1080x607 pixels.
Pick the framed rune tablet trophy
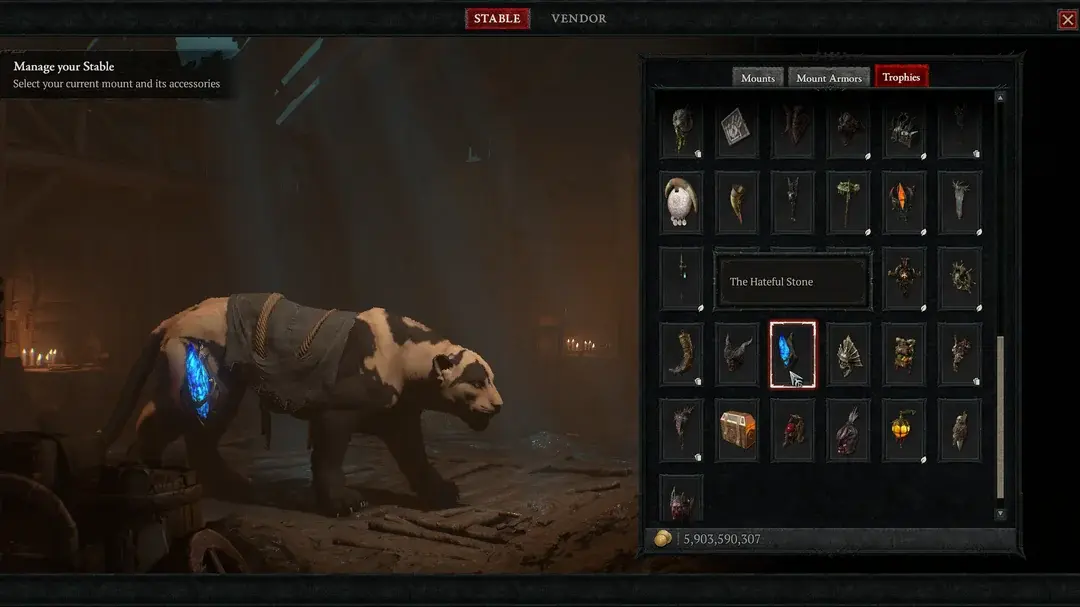pos(737,127)
